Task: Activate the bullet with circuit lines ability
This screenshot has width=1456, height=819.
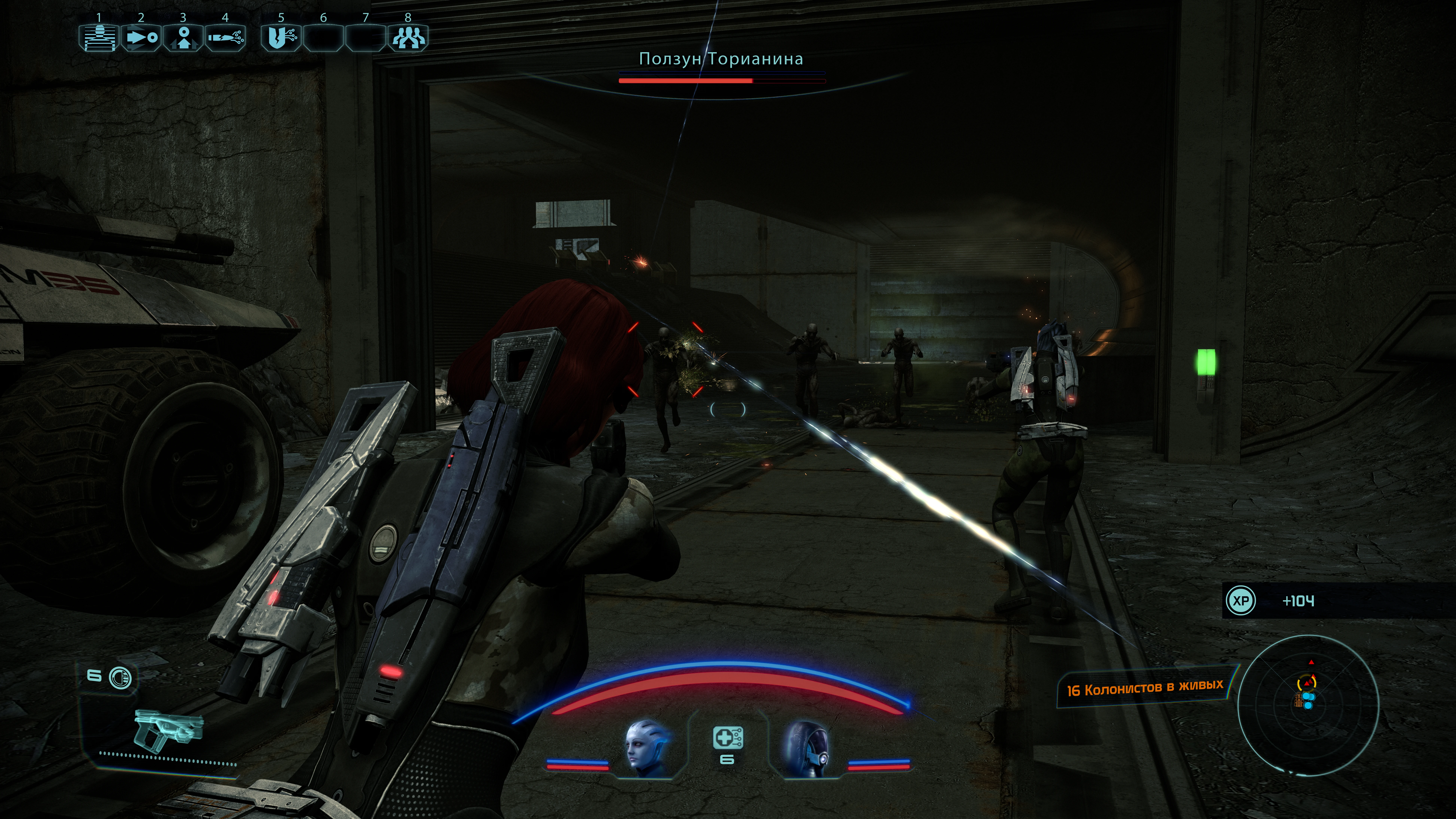Action: (225, 38)
